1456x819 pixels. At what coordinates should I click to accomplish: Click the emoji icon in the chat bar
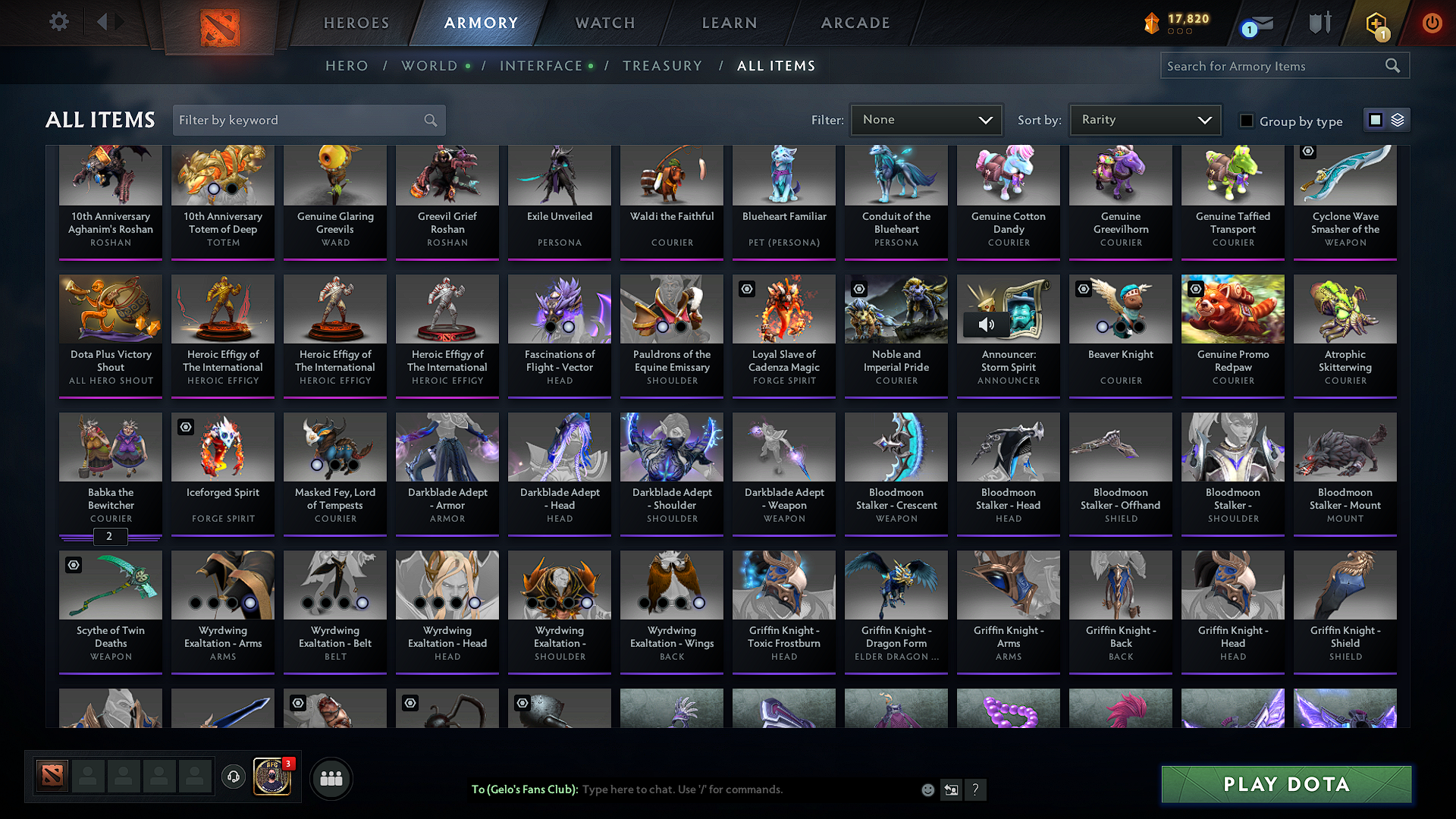point(927,789)
